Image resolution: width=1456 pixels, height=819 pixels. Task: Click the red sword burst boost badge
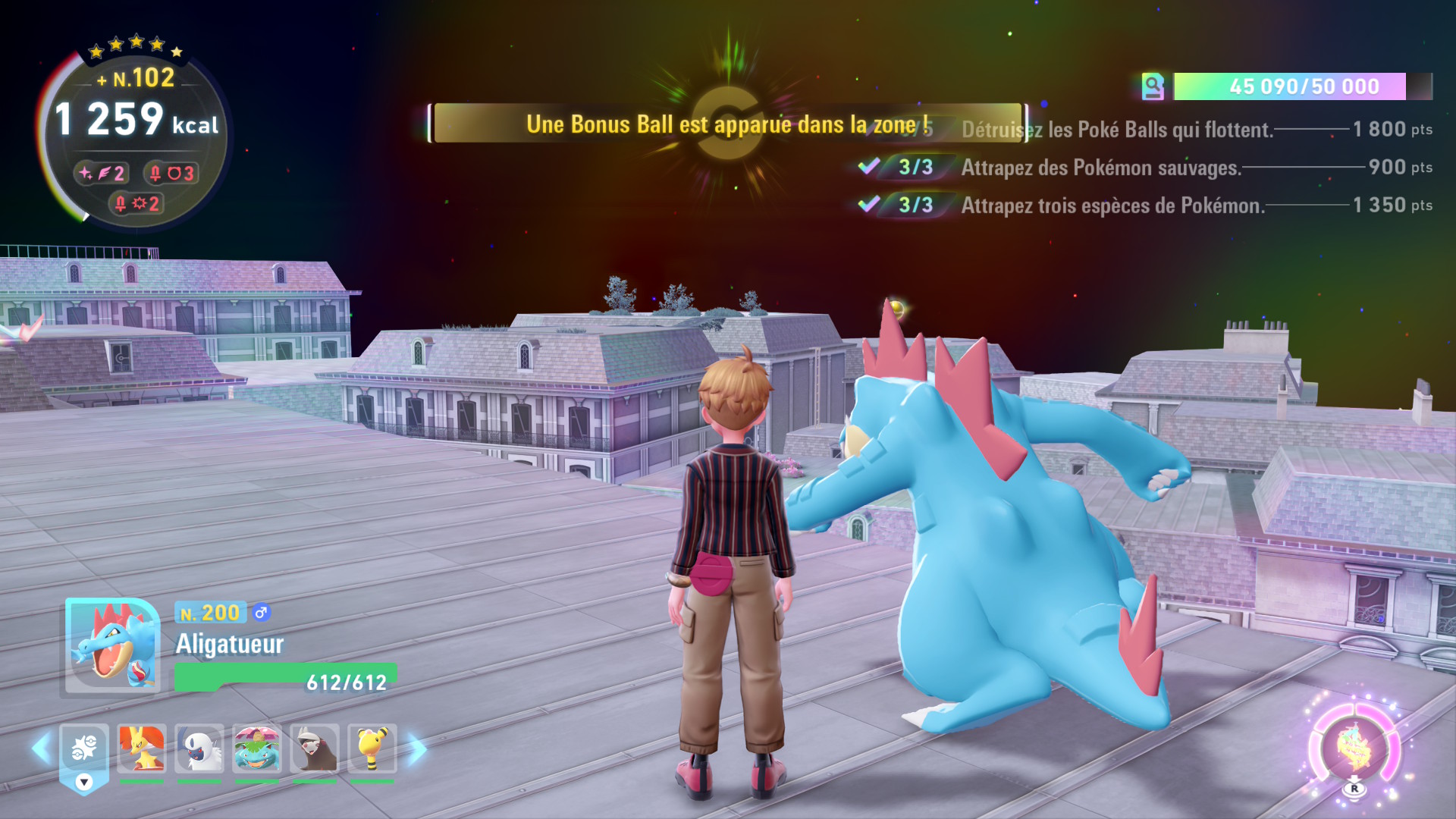pos(136,203)
